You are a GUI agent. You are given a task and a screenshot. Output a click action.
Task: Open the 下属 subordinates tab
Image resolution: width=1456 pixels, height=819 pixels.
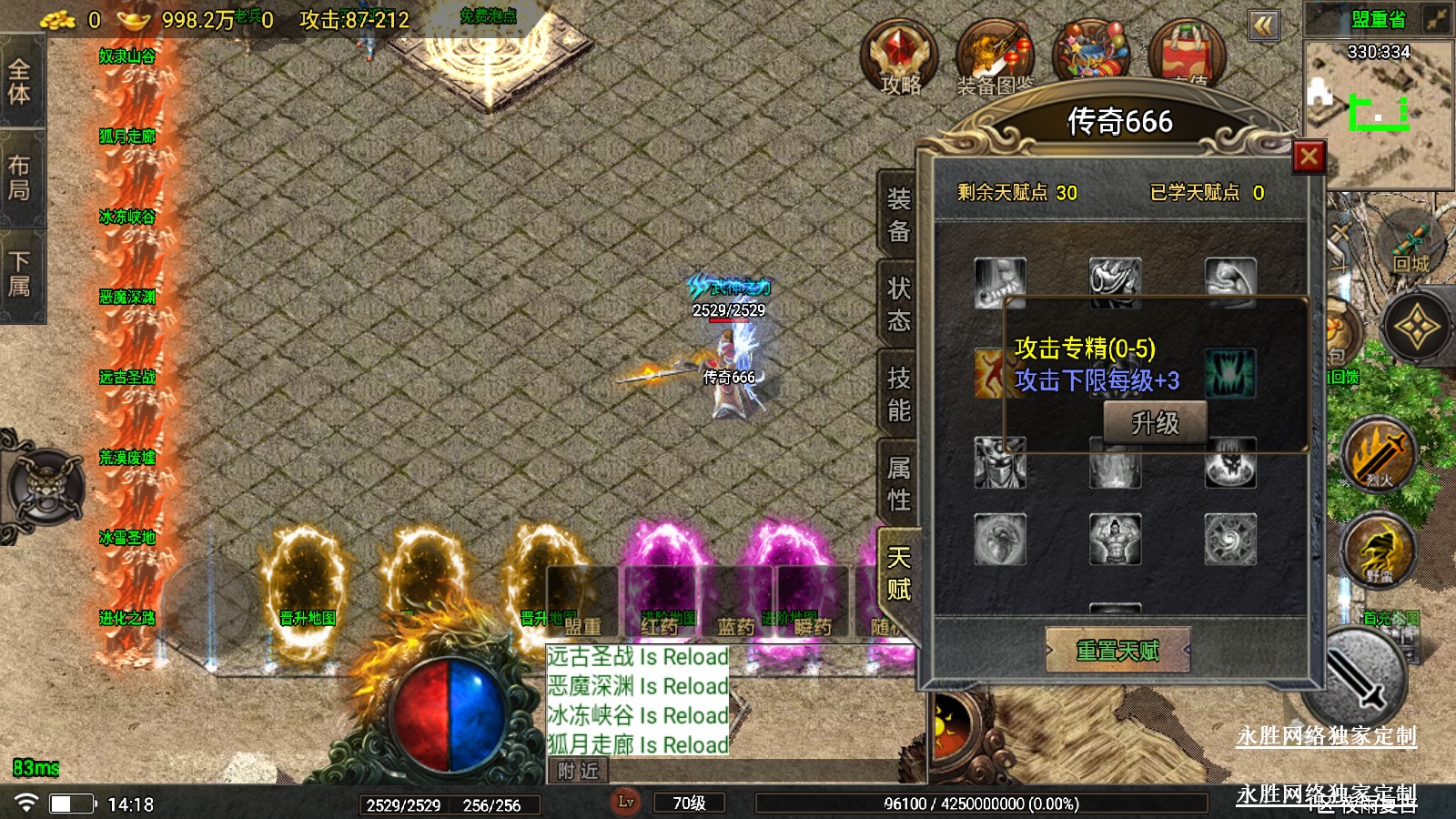20,274
